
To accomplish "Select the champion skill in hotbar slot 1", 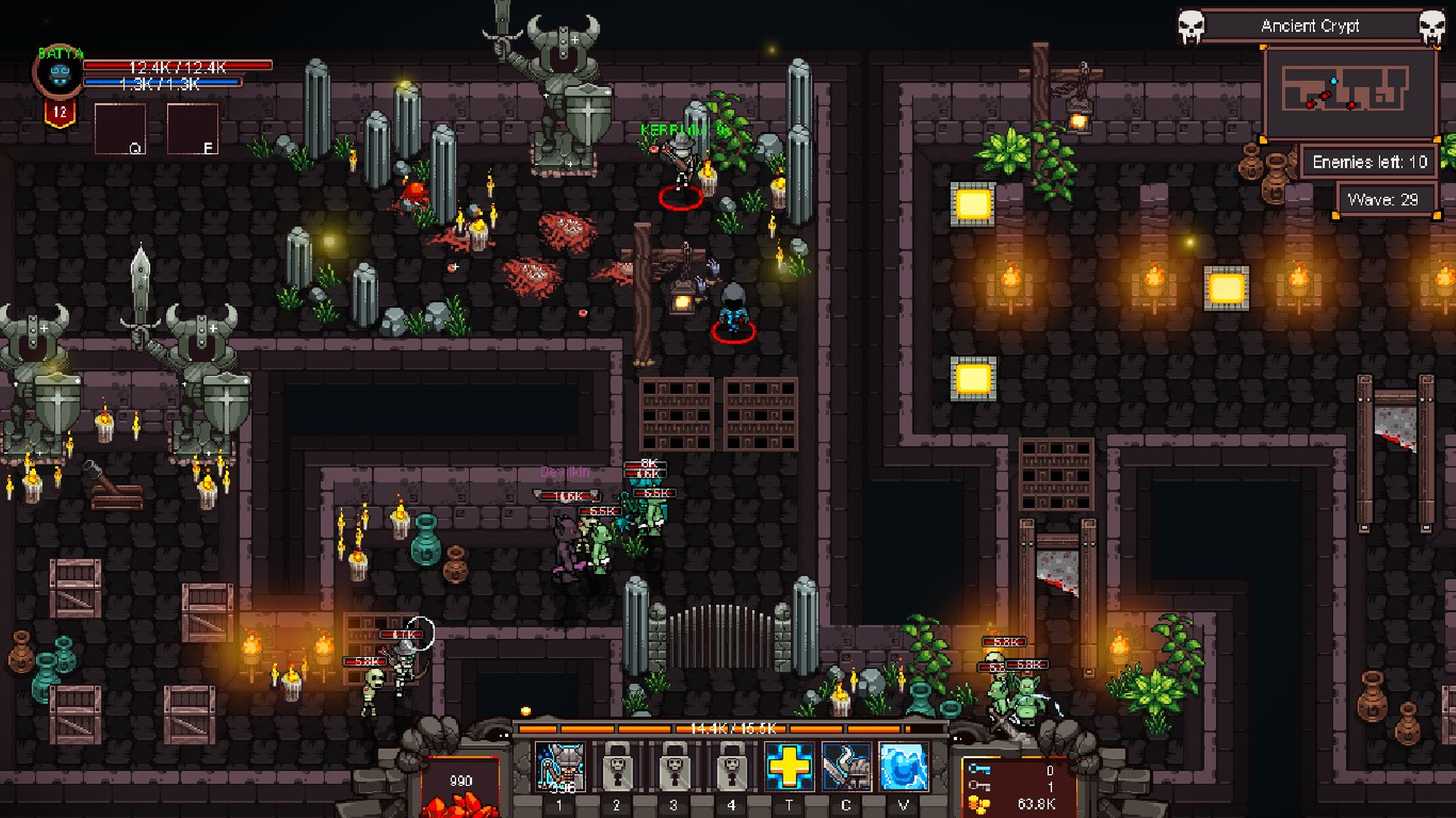I will (x=559, y=767).
